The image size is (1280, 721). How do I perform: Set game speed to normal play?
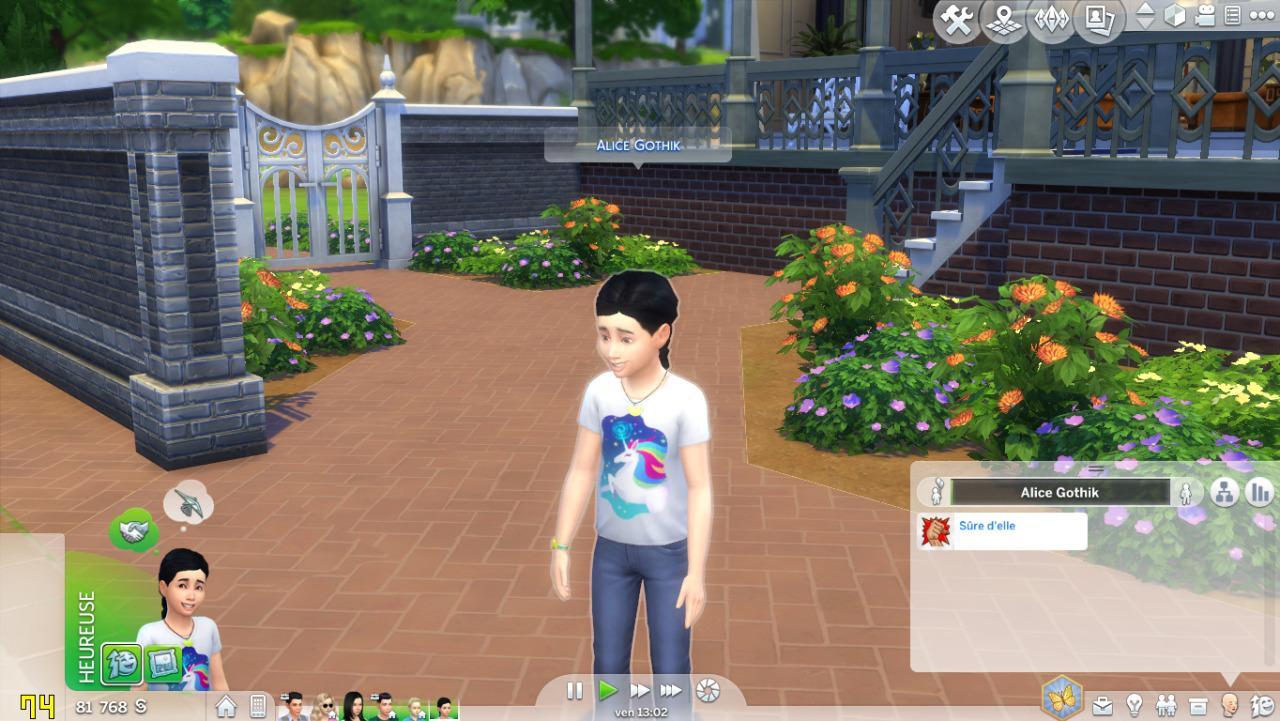coord(607,690)
